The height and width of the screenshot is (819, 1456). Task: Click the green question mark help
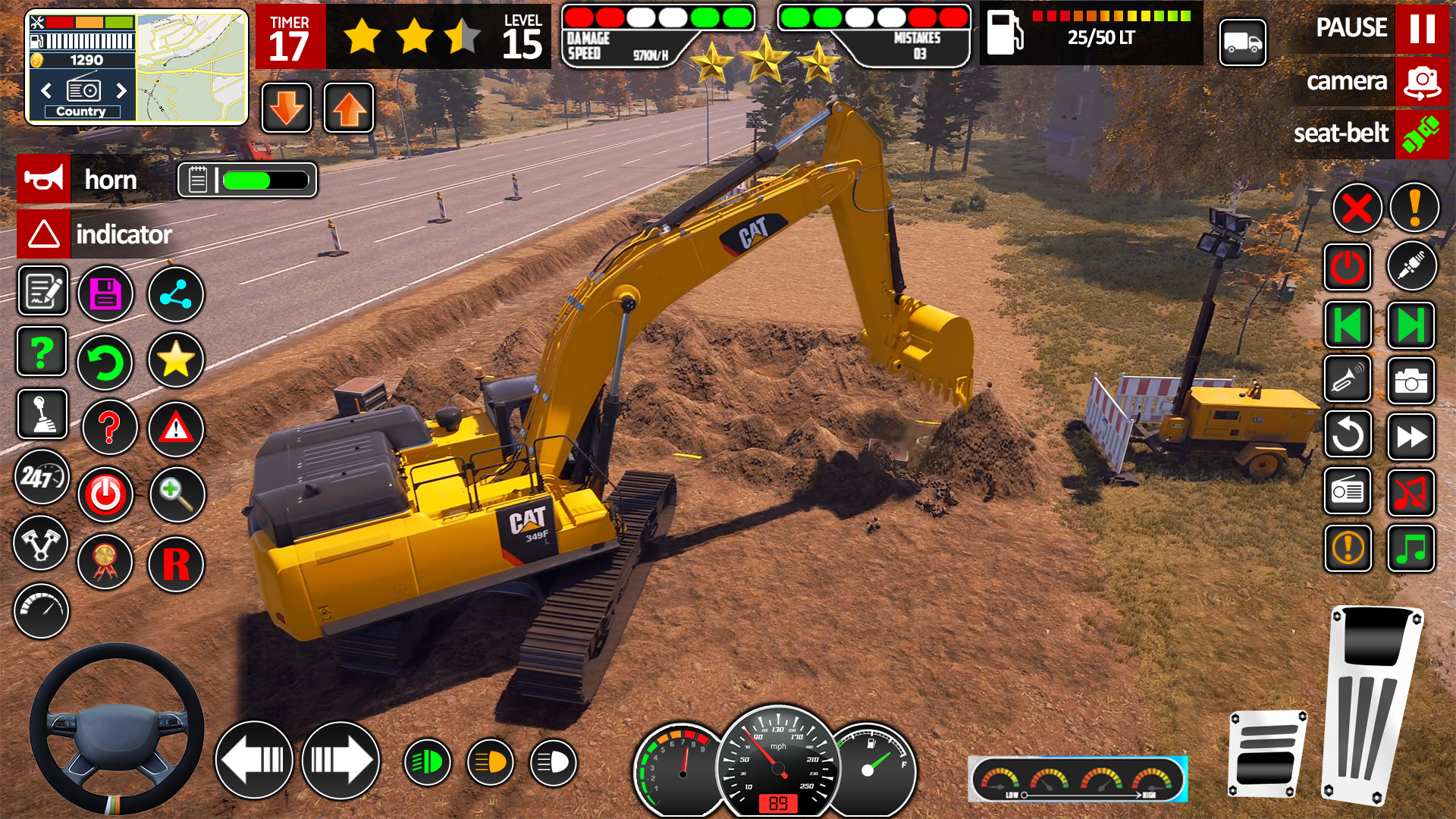42,353
